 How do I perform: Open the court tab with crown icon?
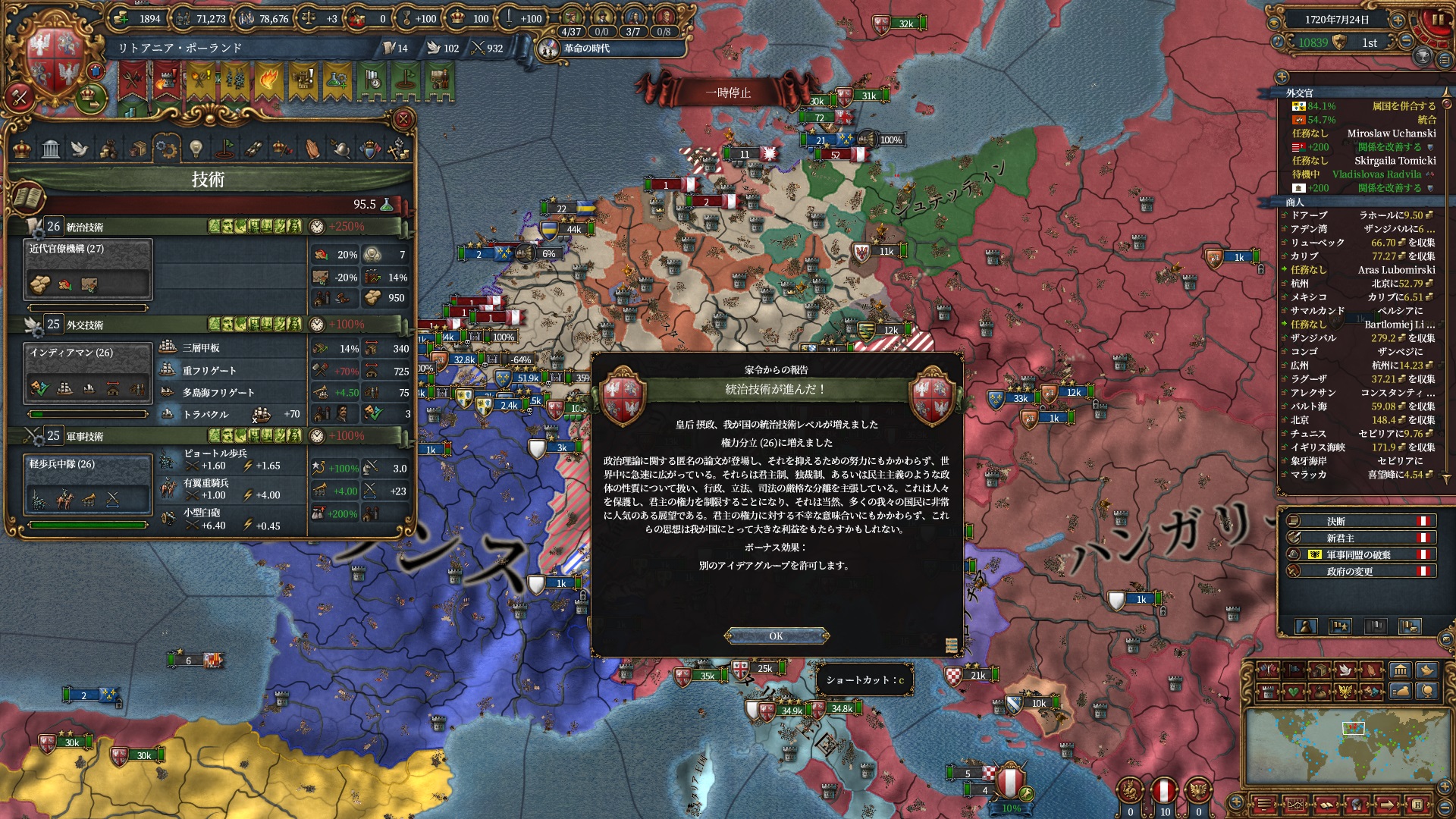pyautogui.click(x=22, y=148)
